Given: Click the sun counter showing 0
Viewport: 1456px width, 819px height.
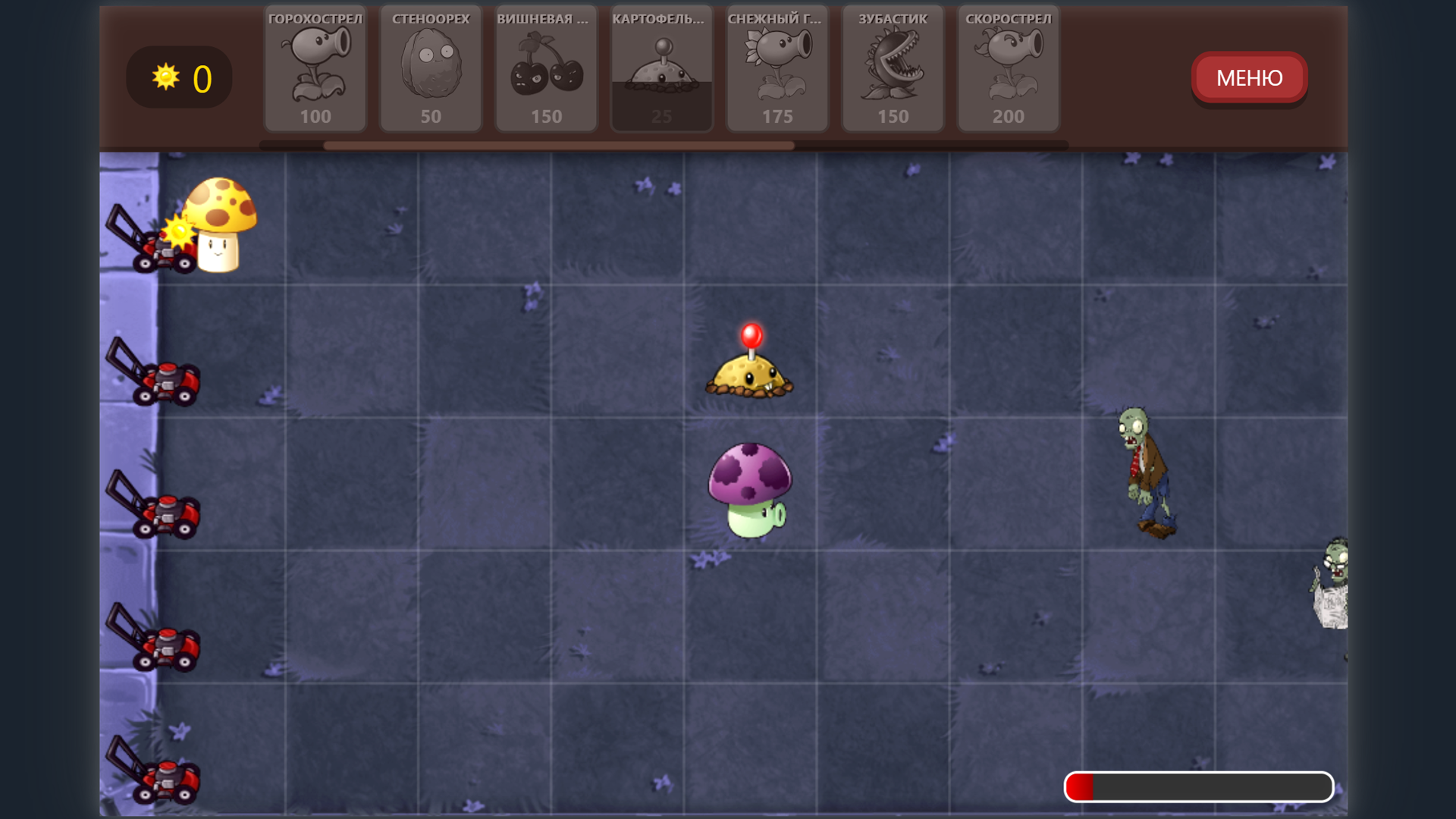Looking at the screenshot, I should pyautogui.click(x=179, y=77).
